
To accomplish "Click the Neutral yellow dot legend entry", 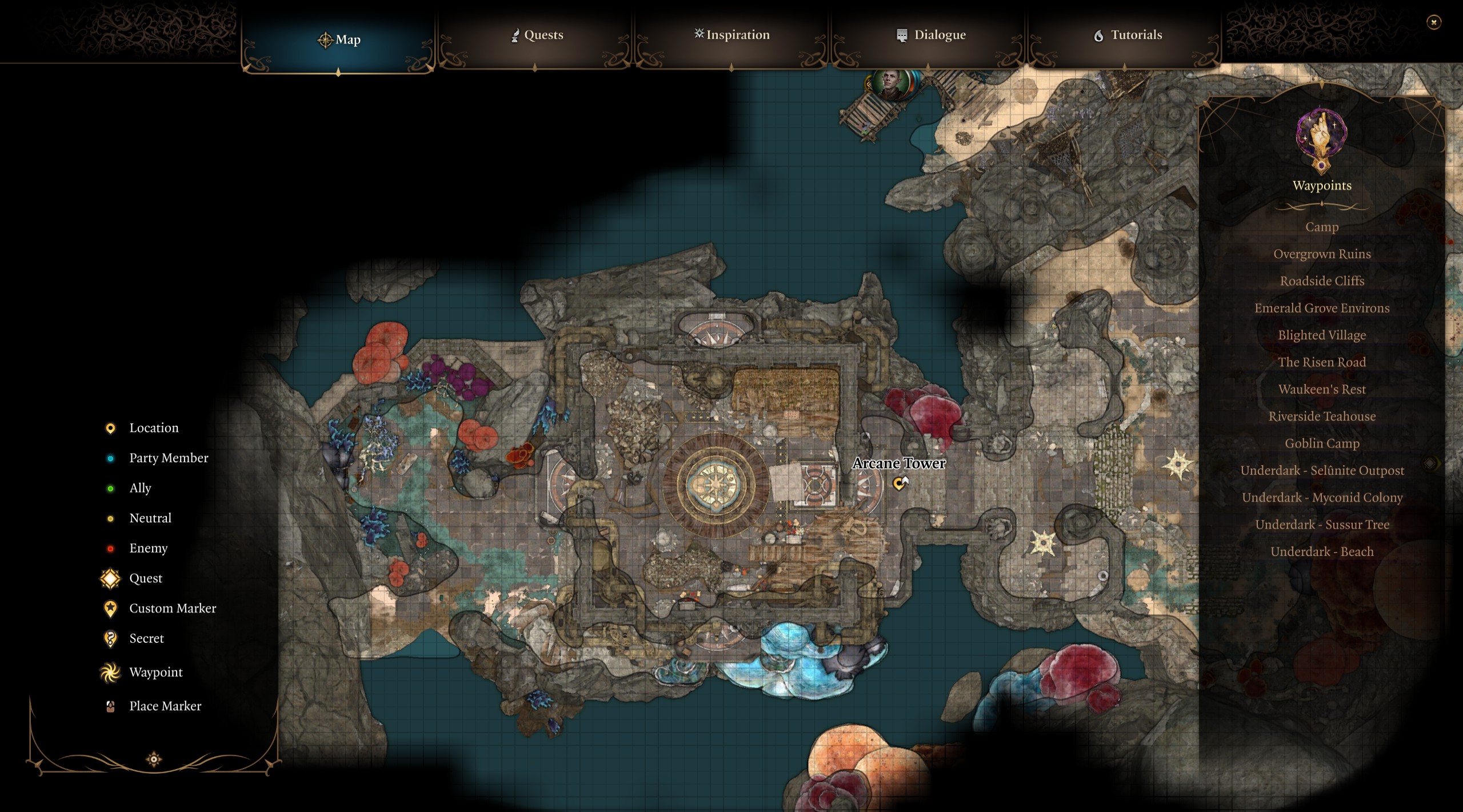I will (x=109, y=518).
